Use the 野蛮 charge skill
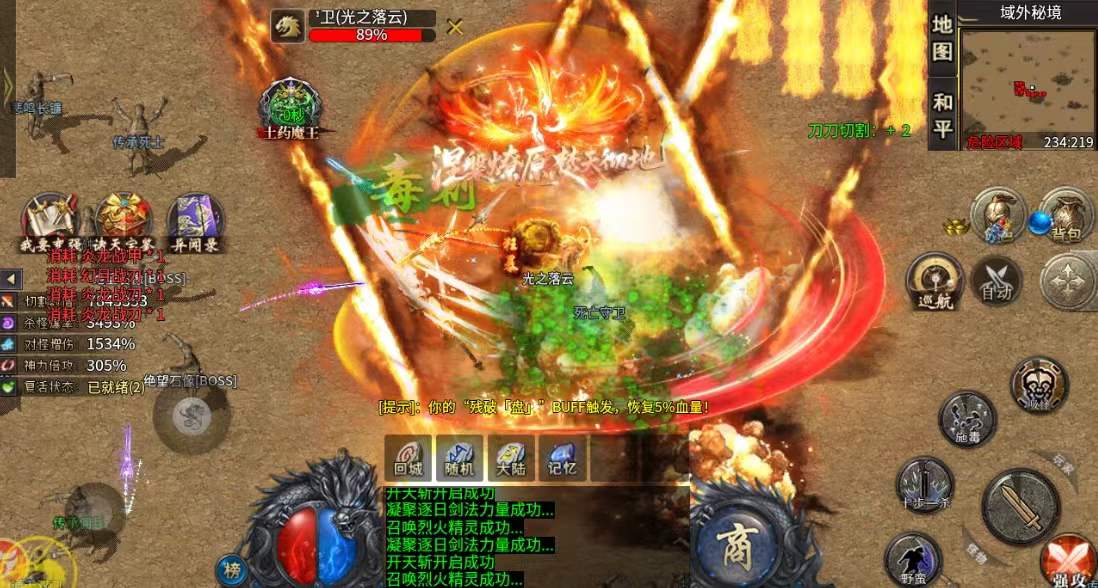The width and height of the screenshot is (1098, 588). click(912, 559)
